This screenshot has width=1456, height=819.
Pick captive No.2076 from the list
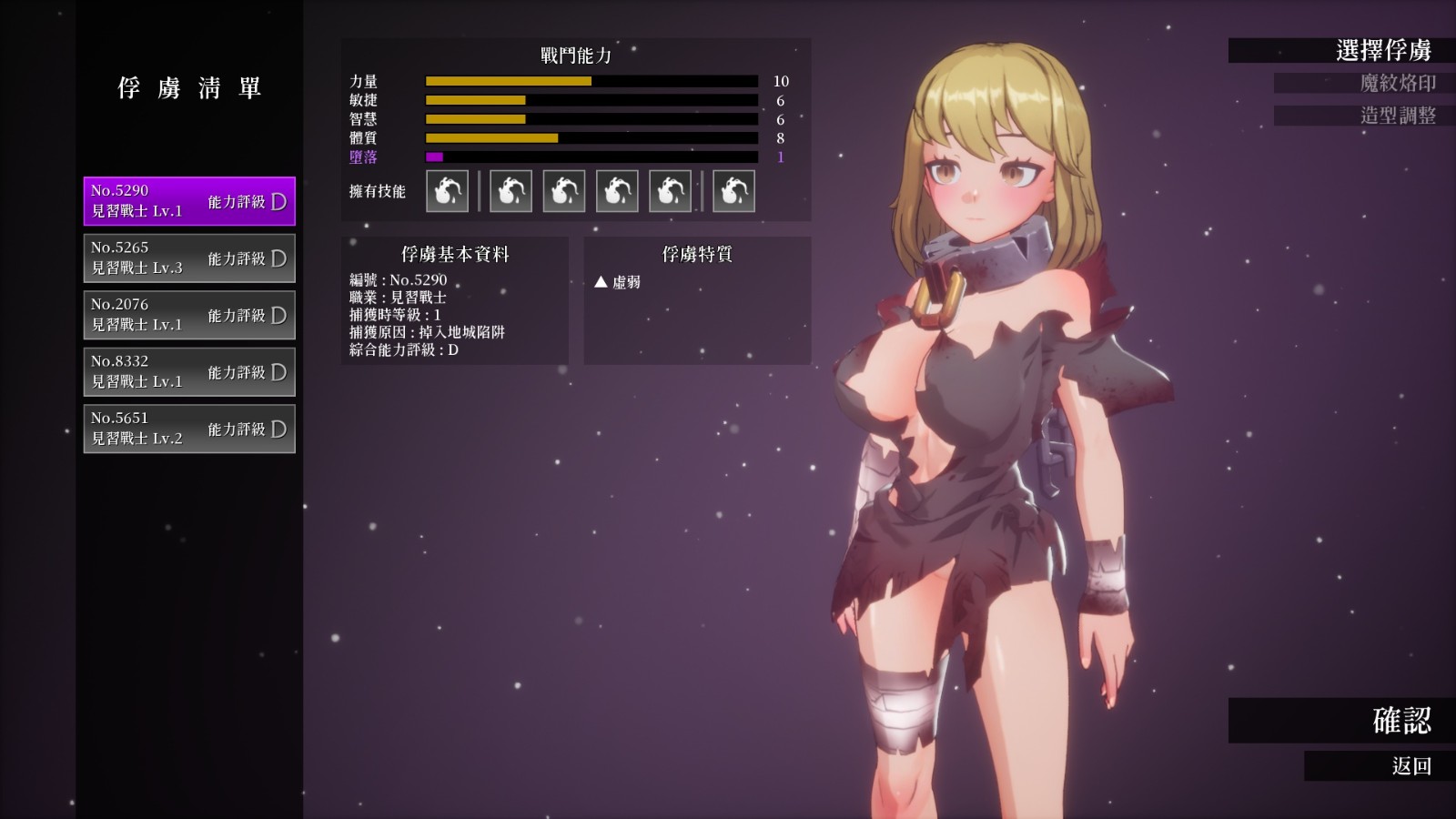(x=189, y=315)
